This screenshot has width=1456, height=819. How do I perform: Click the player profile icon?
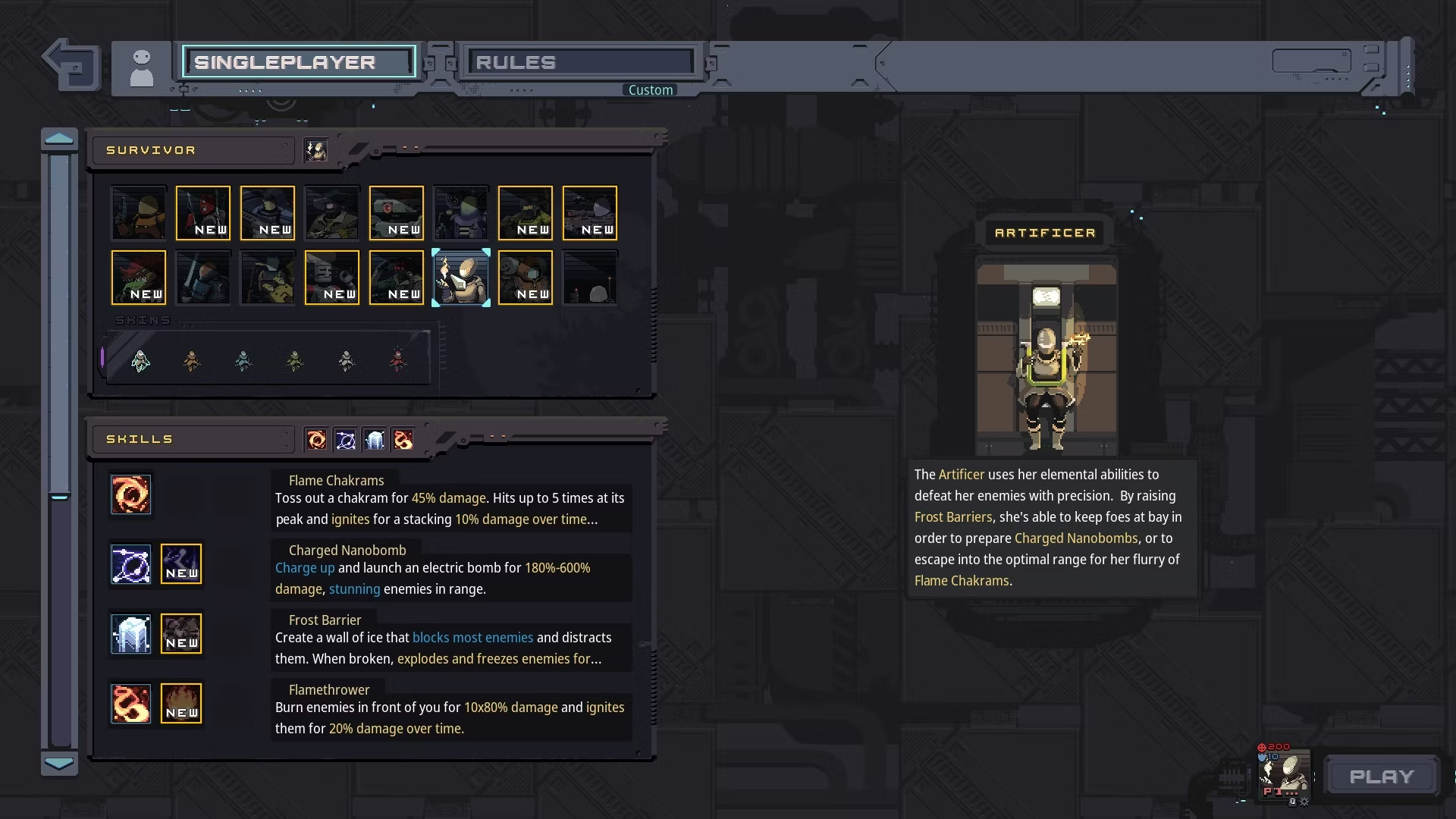(x=142, y=67)
